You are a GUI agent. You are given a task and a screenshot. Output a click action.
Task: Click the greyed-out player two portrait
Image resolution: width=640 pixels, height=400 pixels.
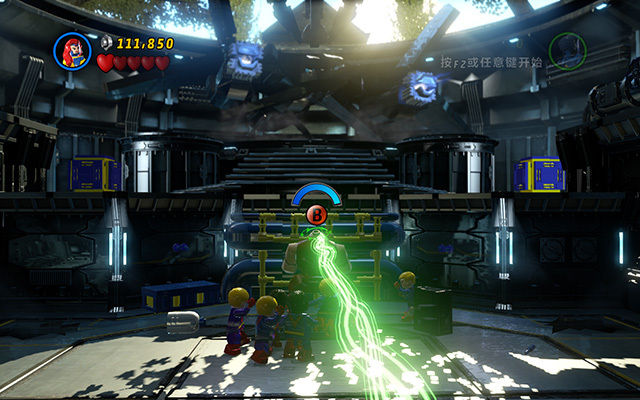(567, 50)
